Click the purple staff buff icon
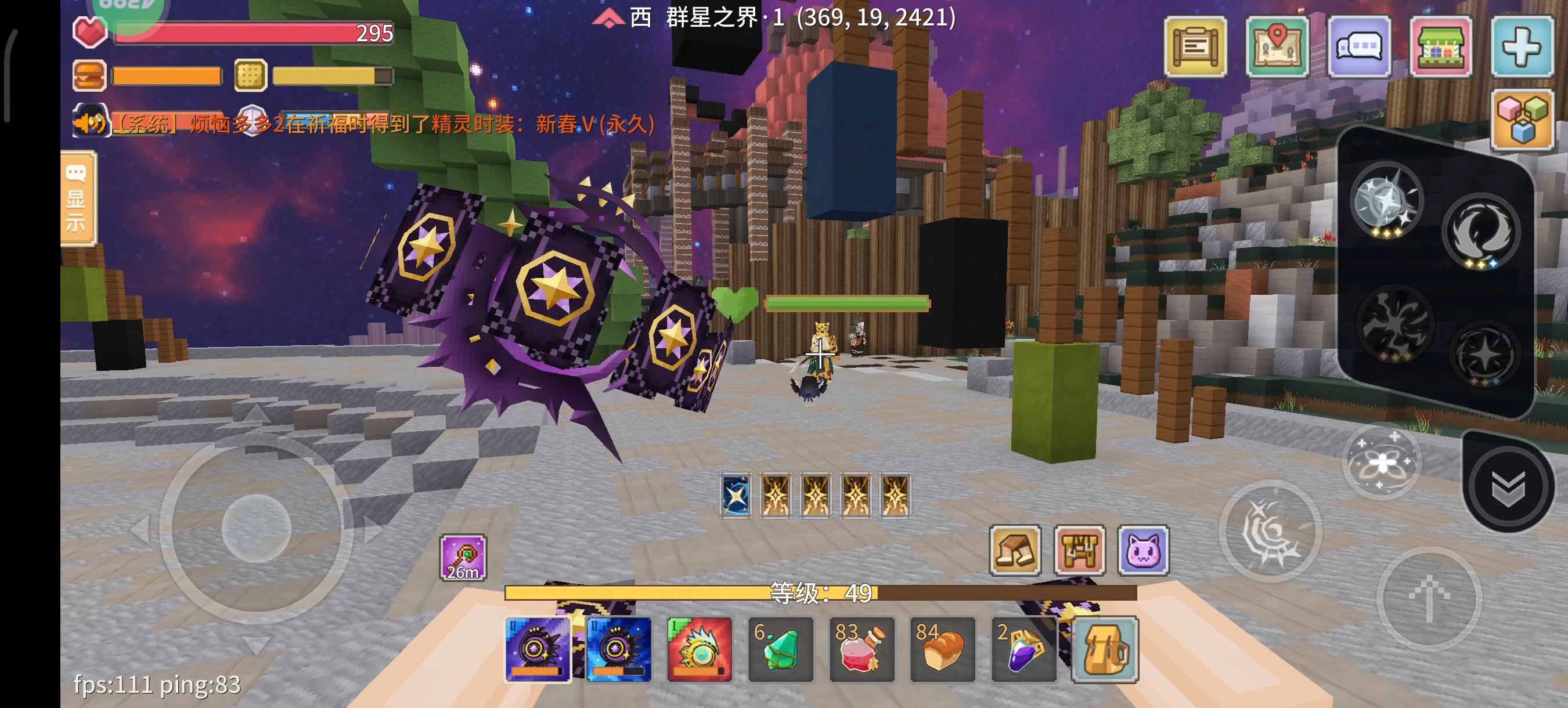 [x=463, y=557]
